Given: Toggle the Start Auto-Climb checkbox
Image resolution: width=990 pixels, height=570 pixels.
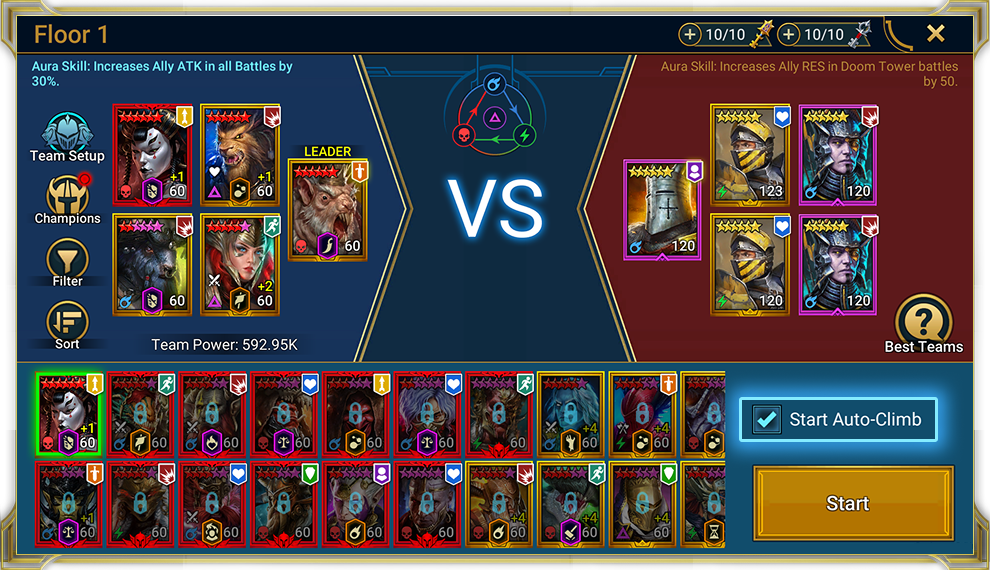Looking at the screenshot, I should pos(768,420).
